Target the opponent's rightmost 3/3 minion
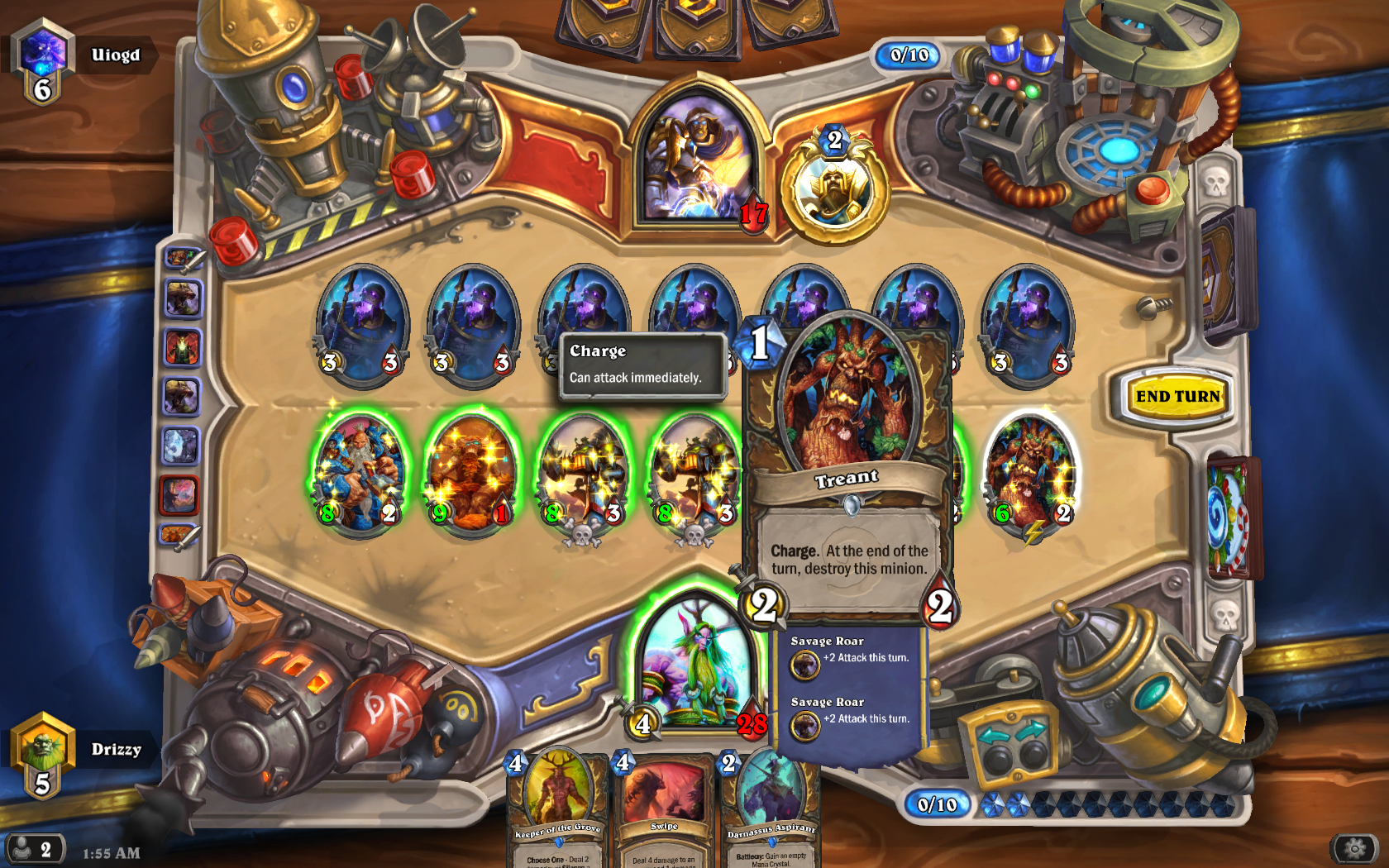1389x868 pixels. coord(1028,322)
